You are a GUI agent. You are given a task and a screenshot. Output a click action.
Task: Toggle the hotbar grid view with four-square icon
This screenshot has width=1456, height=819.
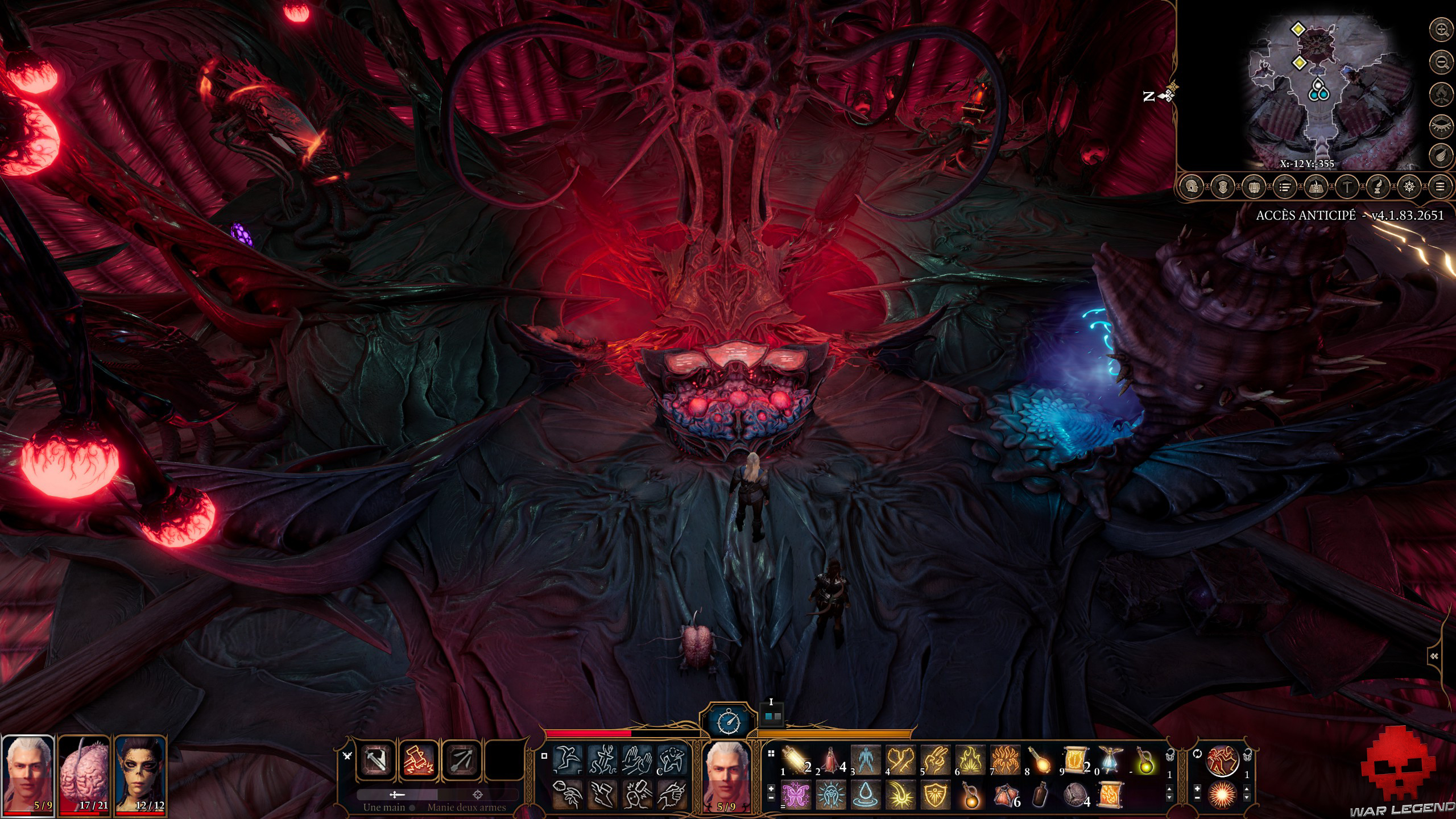771,754
